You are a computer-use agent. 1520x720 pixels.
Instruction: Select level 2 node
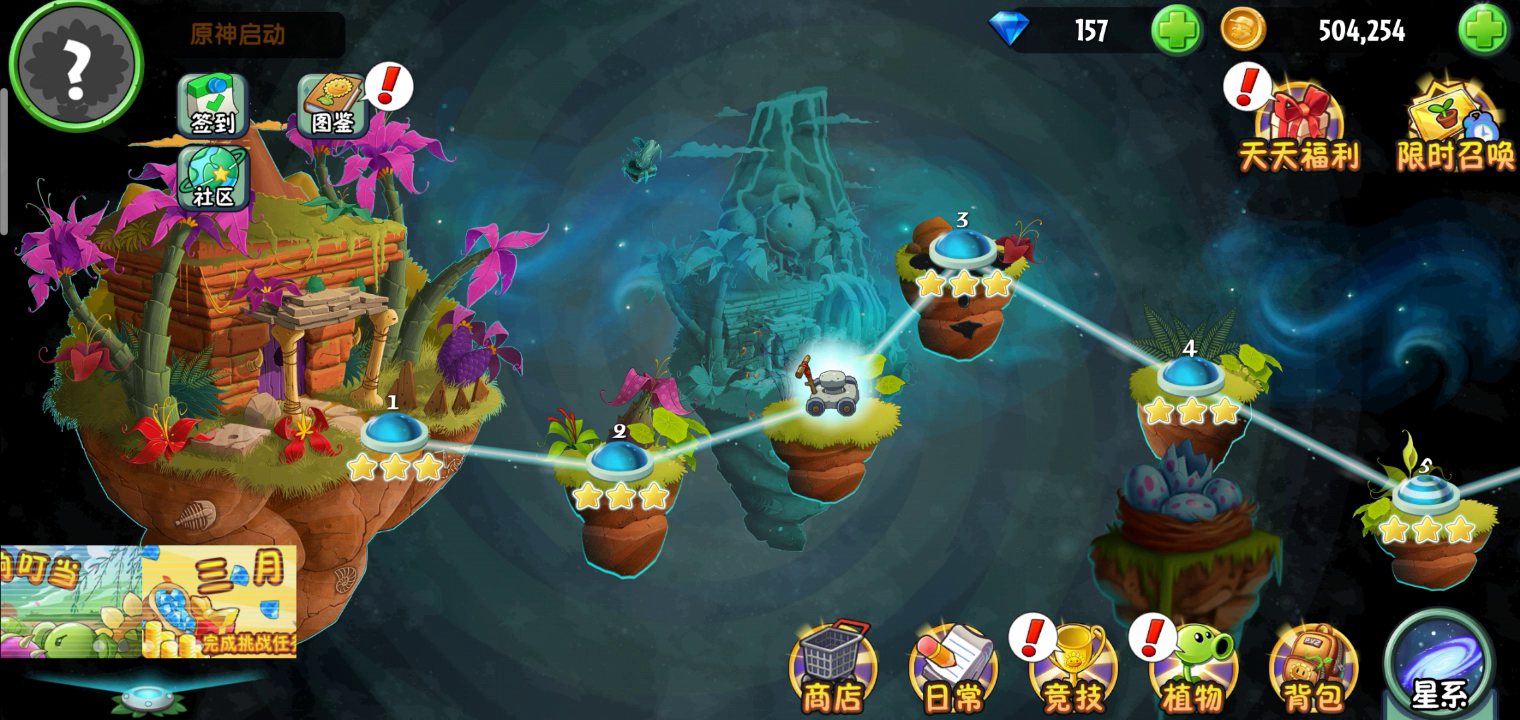pos(620,462)
